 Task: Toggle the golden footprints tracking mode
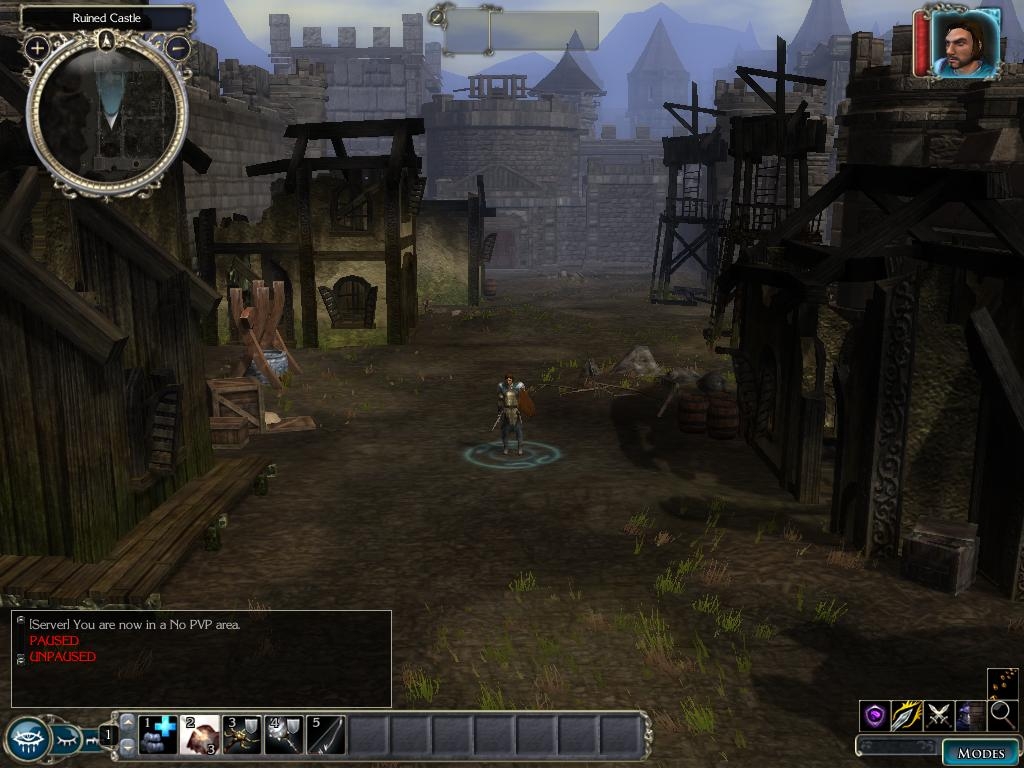click(1002, 683)
